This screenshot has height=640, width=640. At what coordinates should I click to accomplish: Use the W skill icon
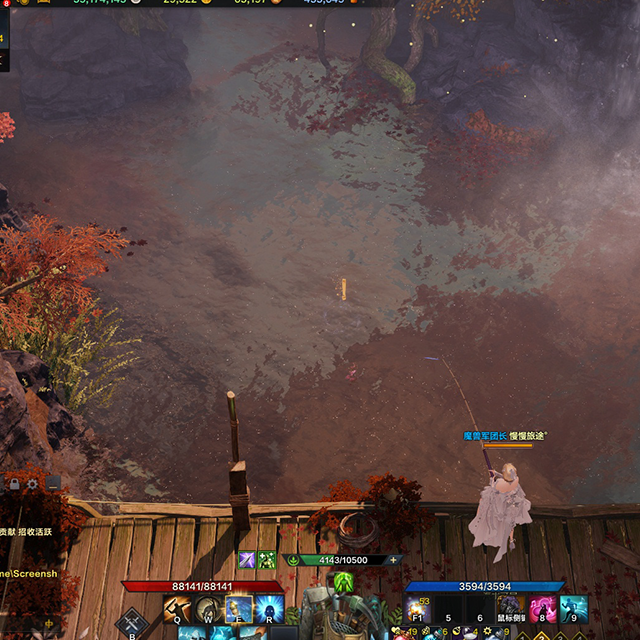coord(209,610)
